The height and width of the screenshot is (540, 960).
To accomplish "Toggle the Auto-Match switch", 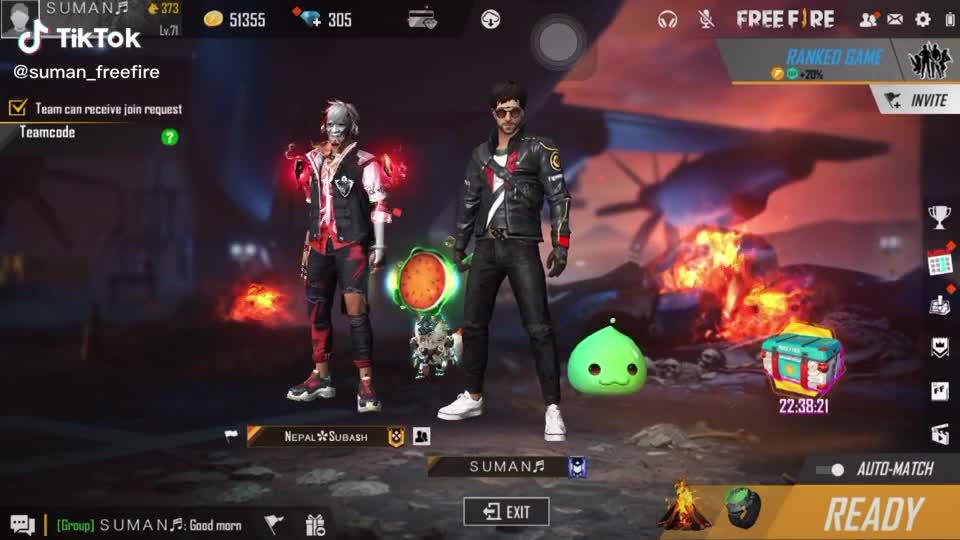I will [830, 469].
